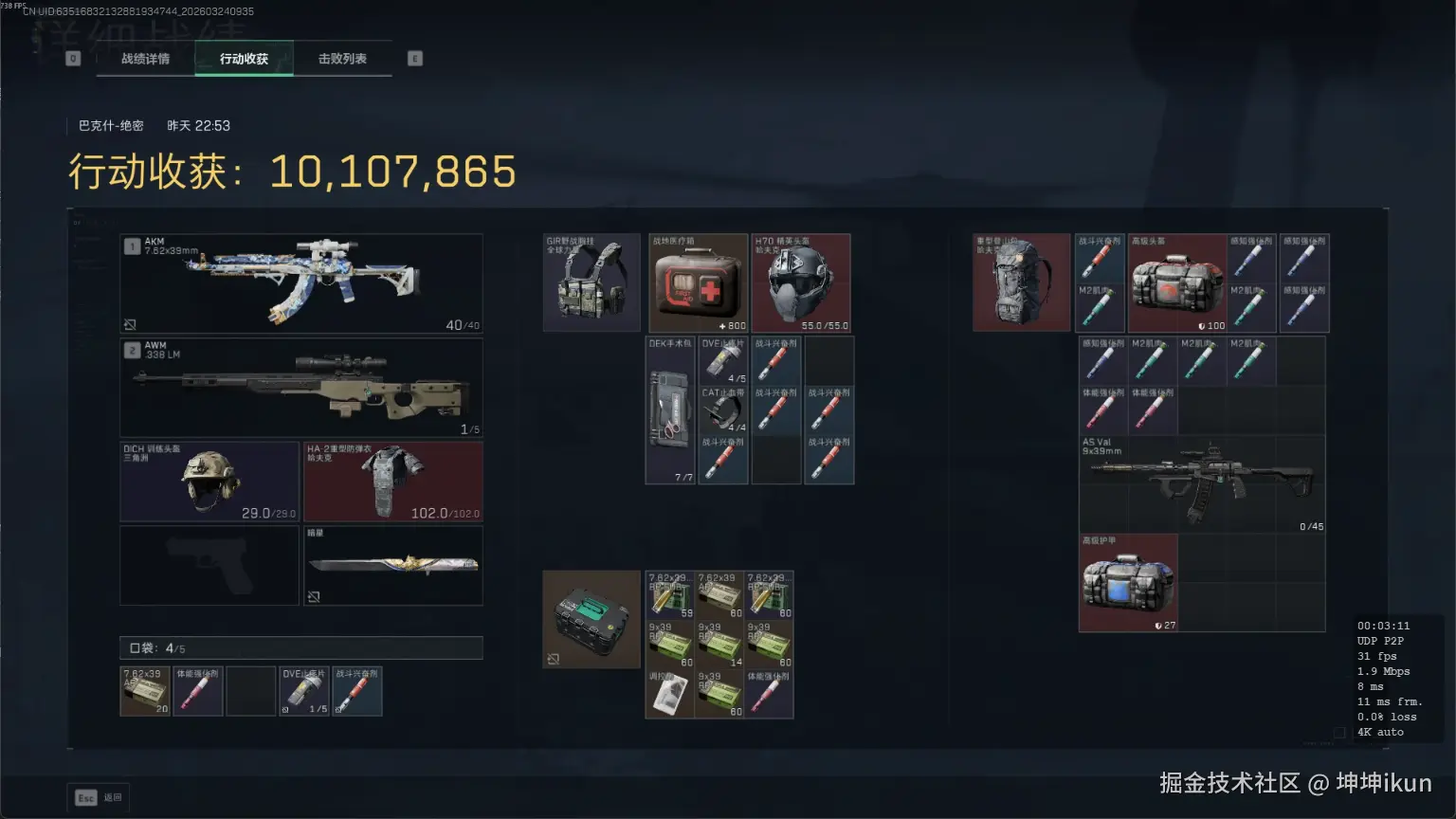
Task: Choose the AWM sniper rifle slot
Action: [x=300, y=387]
